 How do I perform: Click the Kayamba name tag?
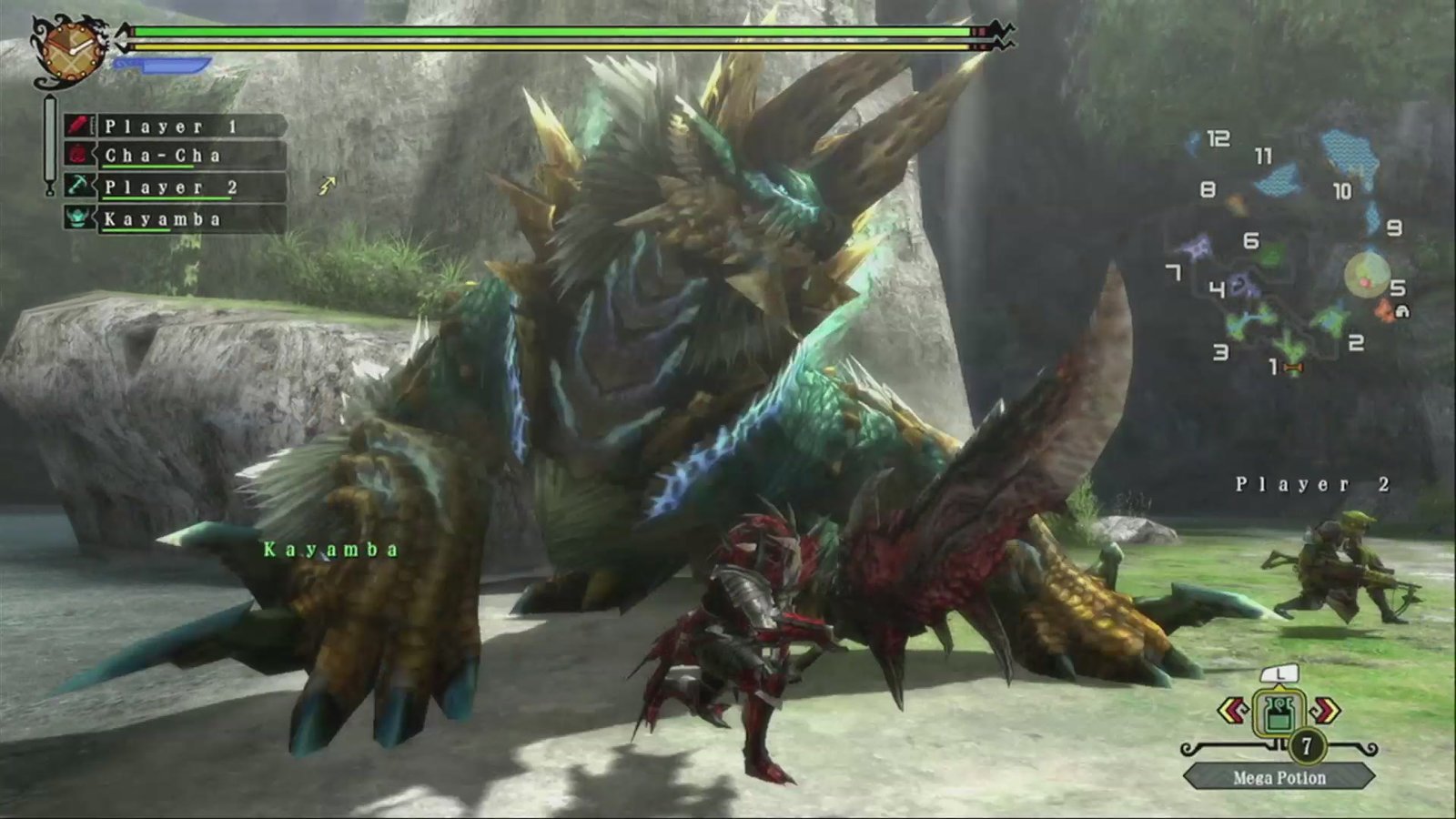[331, 550]
